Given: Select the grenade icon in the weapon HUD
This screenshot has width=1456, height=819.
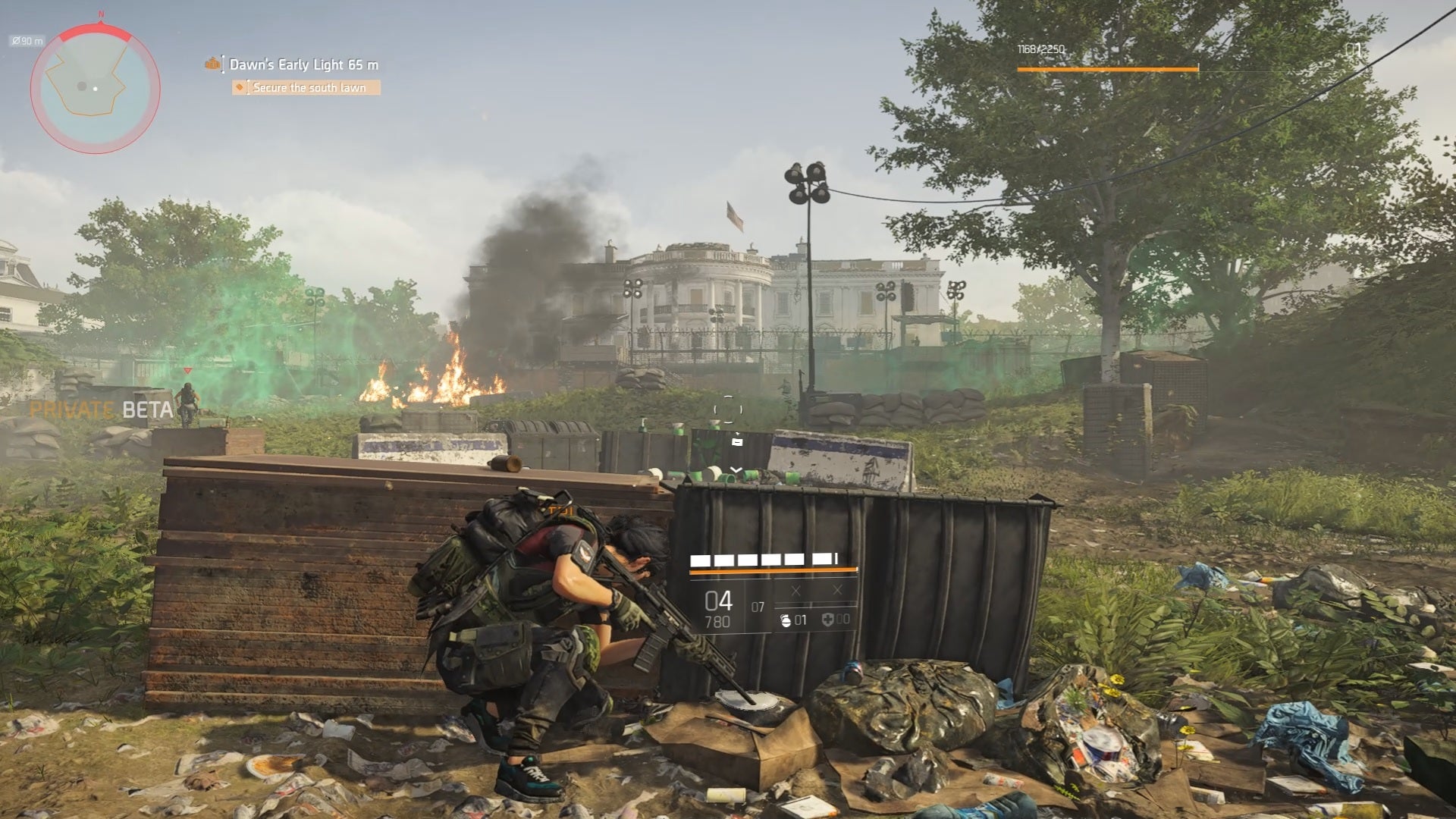Looking at the screenshot, I should (x=785, y=622).
